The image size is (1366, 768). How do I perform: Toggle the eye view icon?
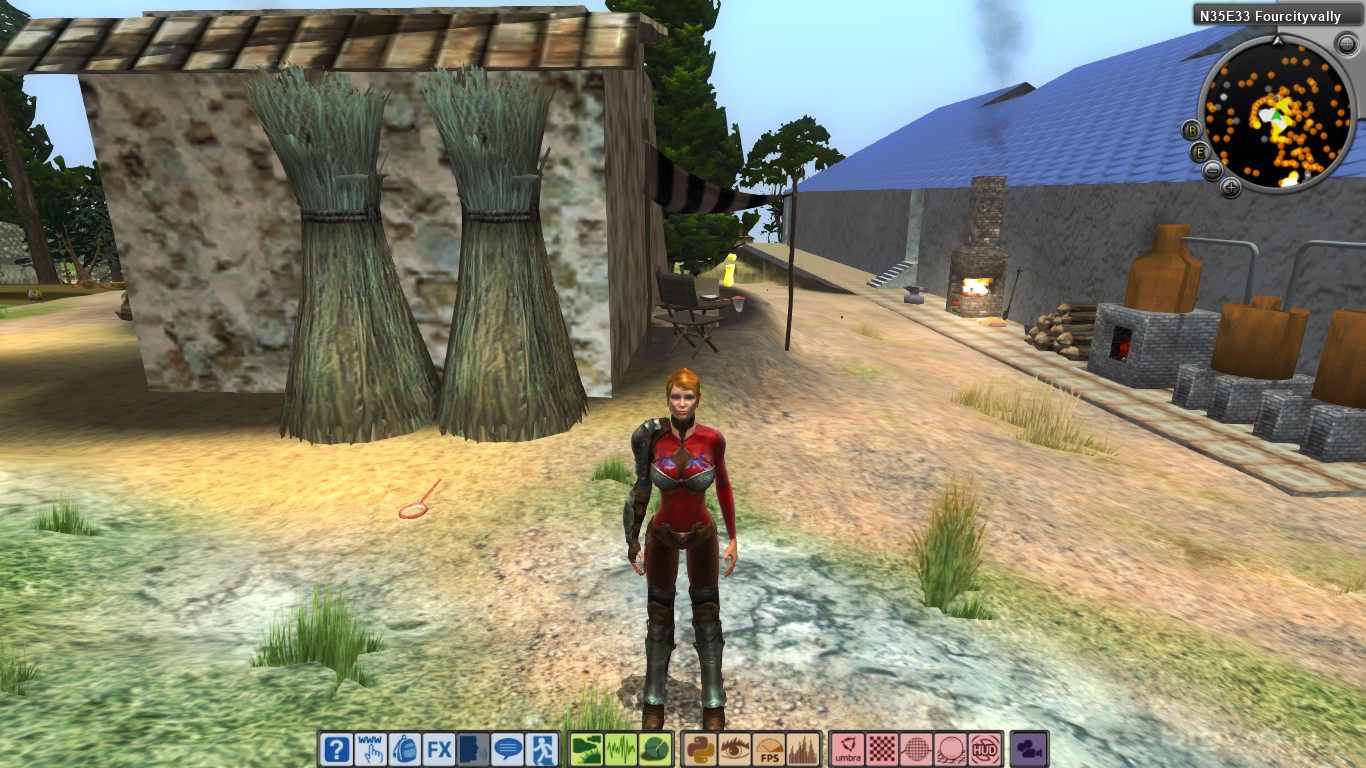coord(734,749)
